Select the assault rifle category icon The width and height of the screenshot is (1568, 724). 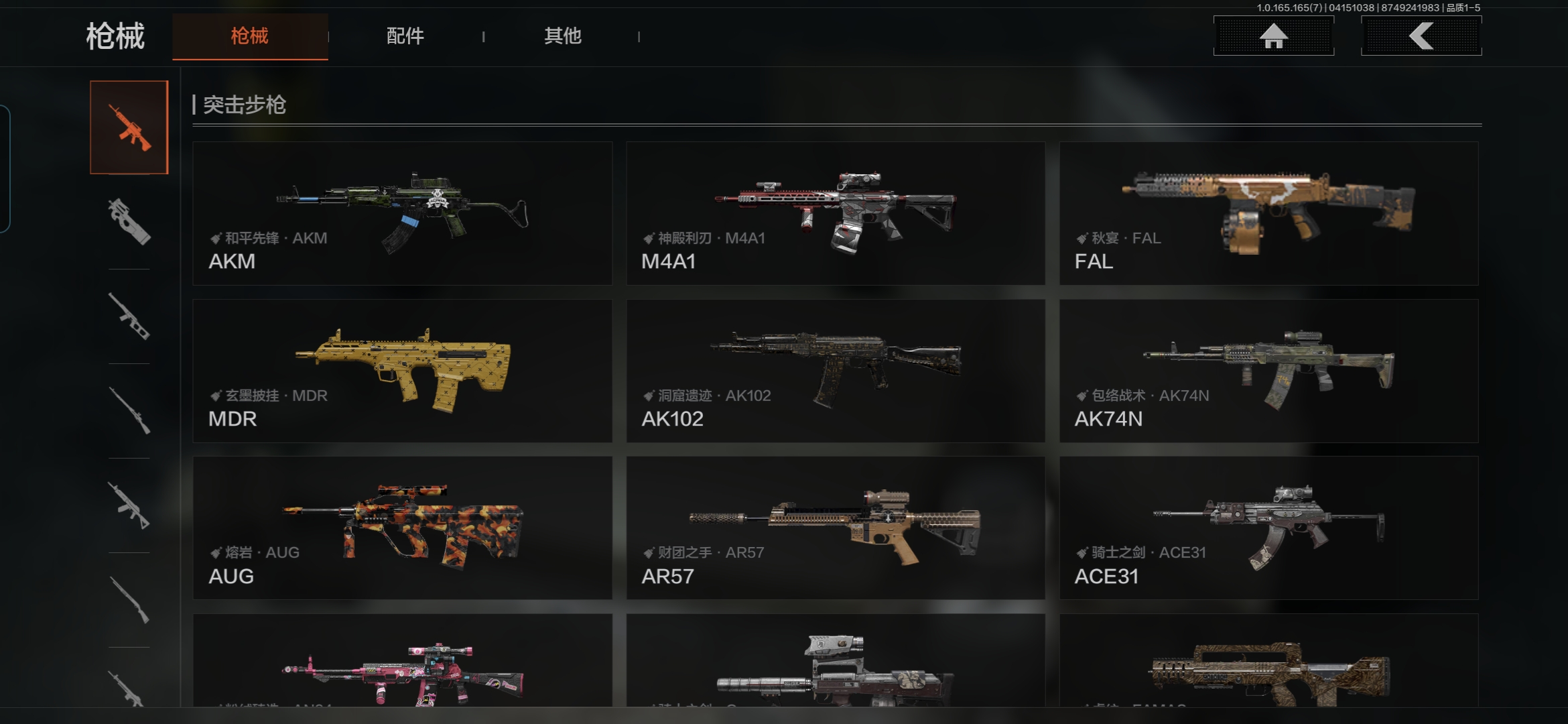coord(129,127)
